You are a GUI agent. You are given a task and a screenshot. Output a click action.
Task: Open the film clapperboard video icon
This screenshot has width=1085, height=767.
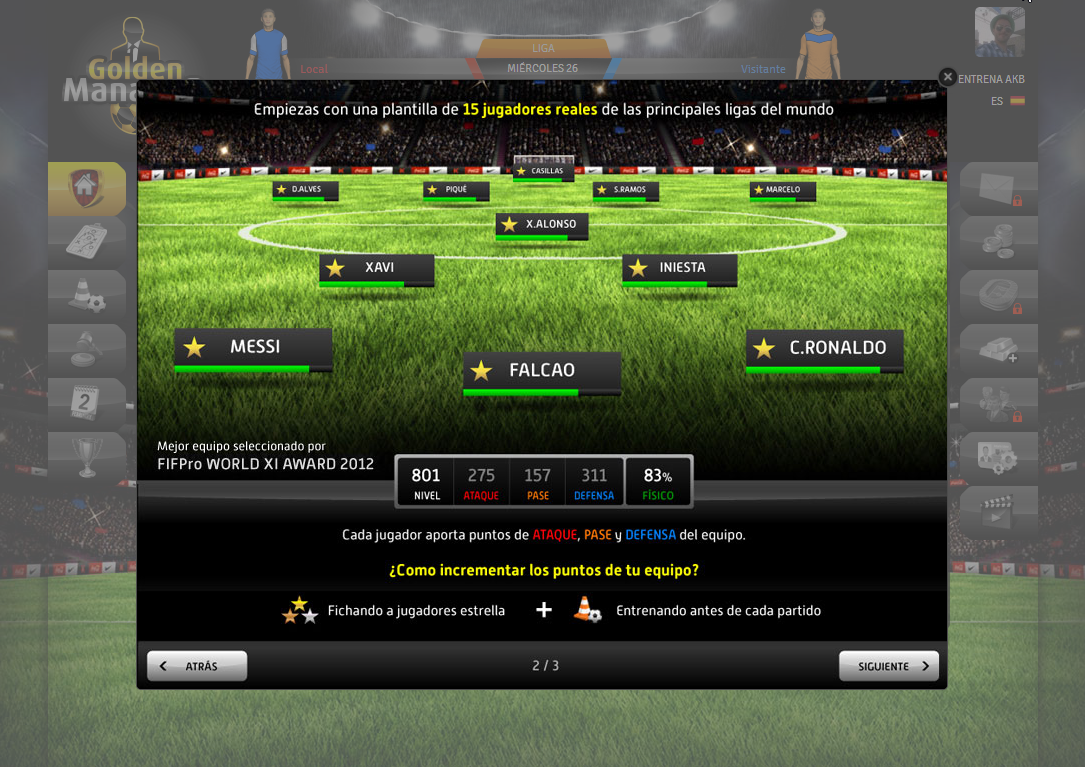pos(997,511)
